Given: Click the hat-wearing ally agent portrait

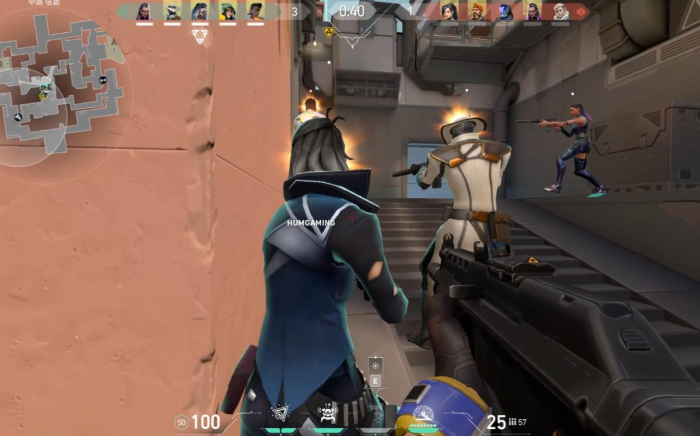Looking at the screenshot, I should [172, 12].
